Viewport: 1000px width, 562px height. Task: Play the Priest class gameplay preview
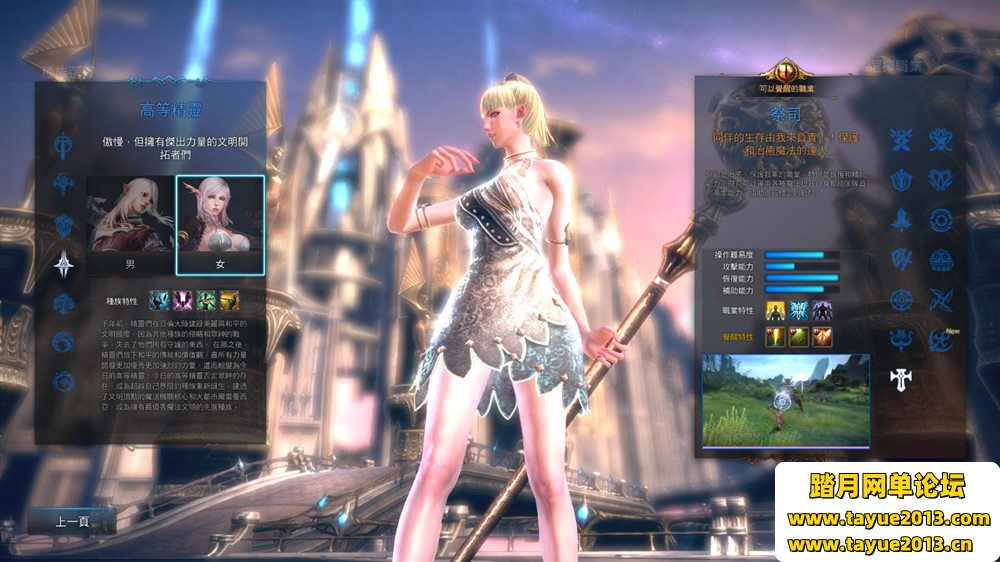[785, 399]
